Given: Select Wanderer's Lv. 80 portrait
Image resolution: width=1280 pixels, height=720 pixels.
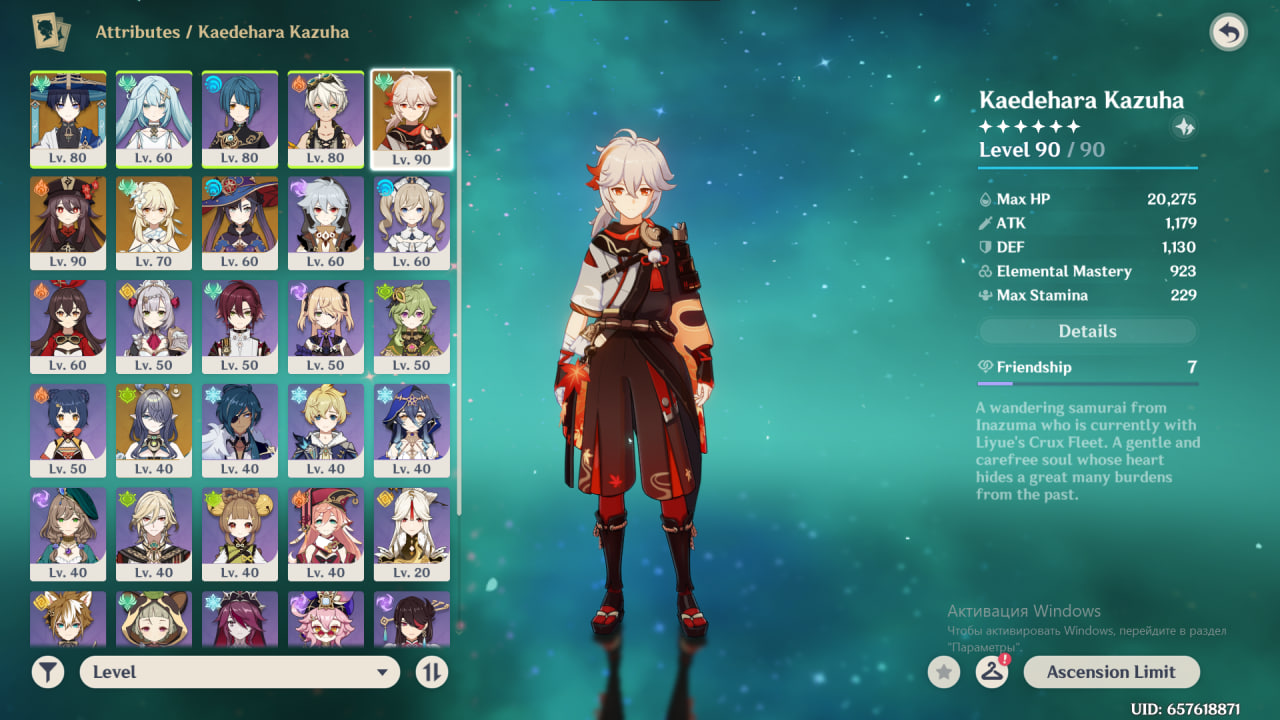Looking at the screenshot, I should [68, 118].
